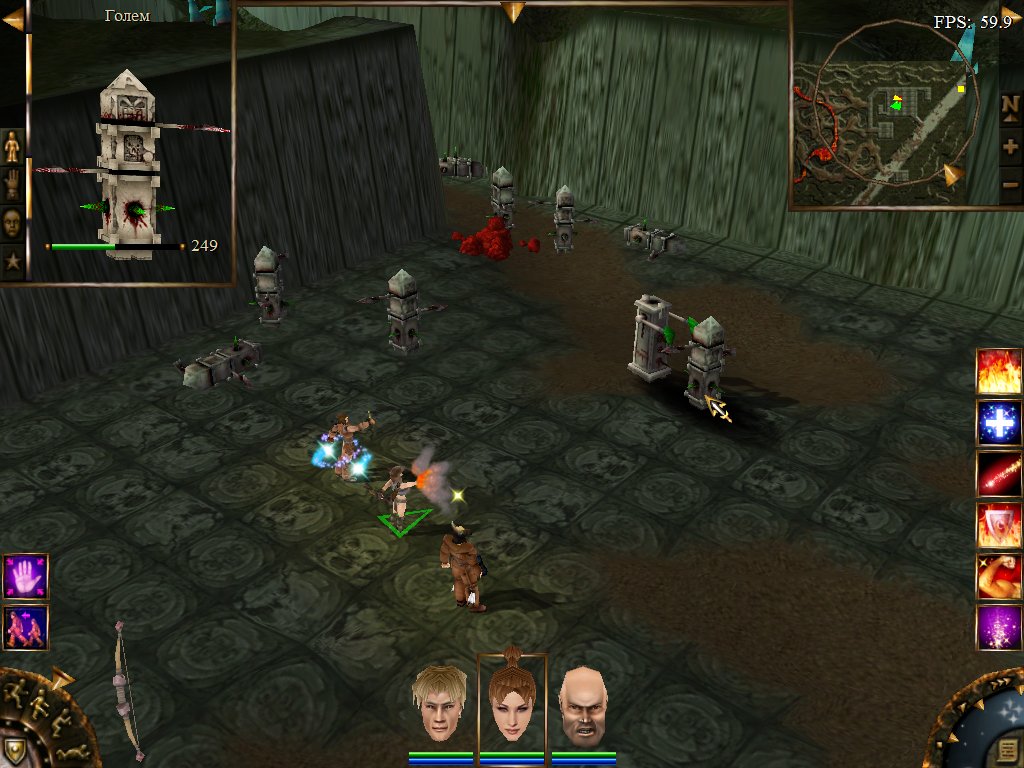Open the golden body figure tab
Viewport: 1024px width, 768px height.
click(12, 147)
